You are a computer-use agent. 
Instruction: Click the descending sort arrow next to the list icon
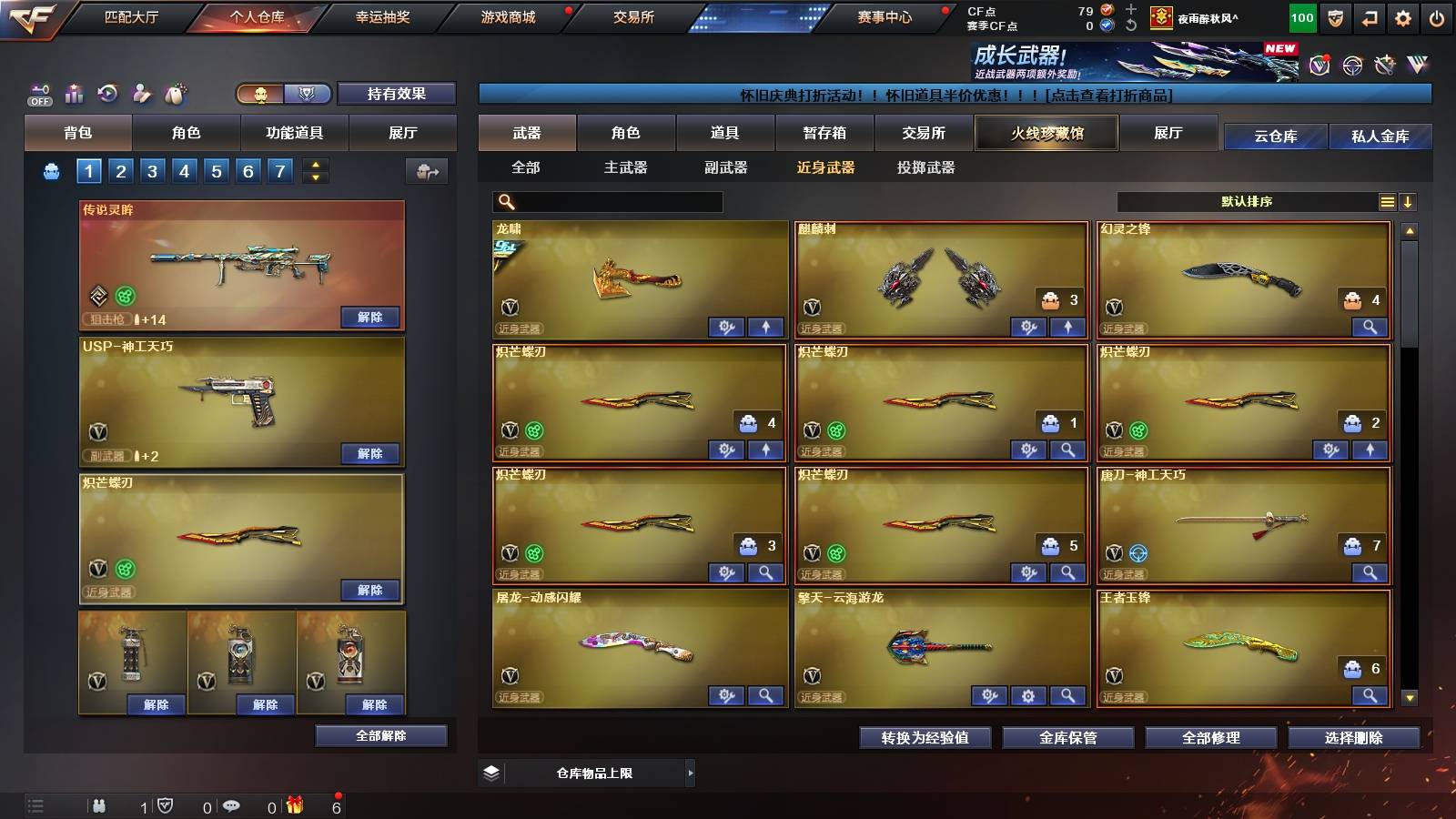point(1409,202)
